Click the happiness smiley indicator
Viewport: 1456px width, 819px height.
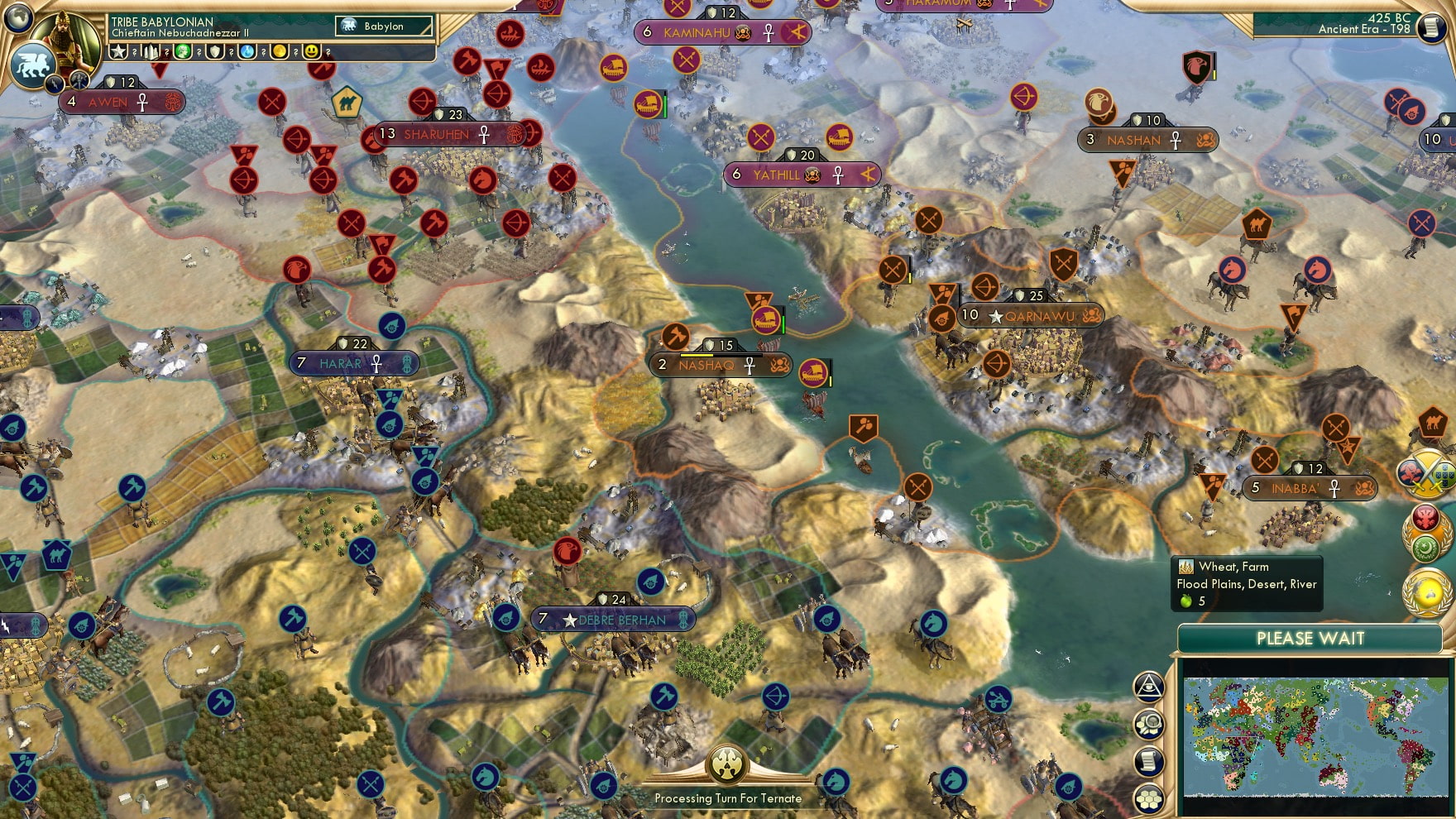point(312,53)
